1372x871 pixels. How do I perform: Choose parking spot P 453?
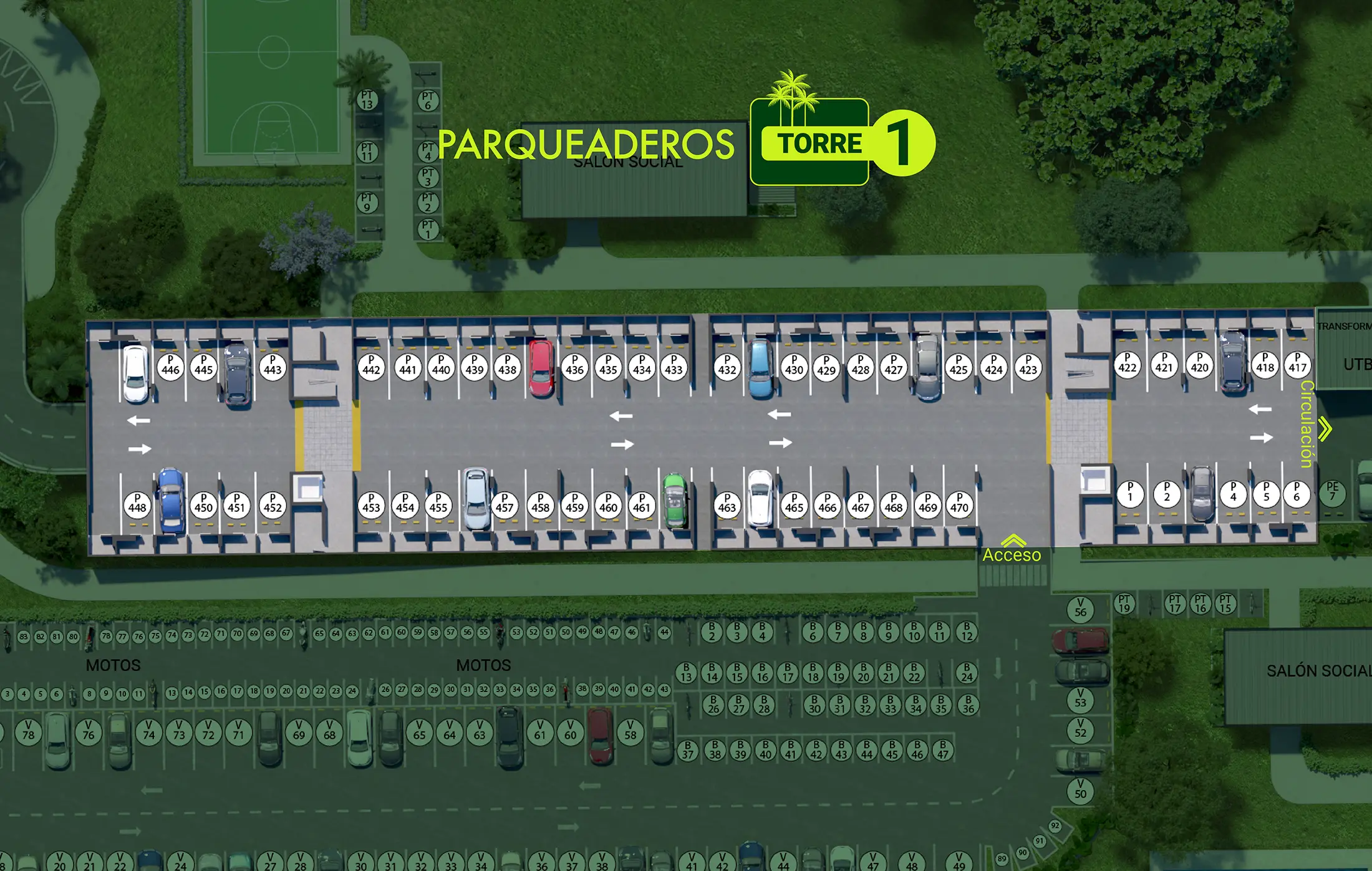click(x=371, y=504)
